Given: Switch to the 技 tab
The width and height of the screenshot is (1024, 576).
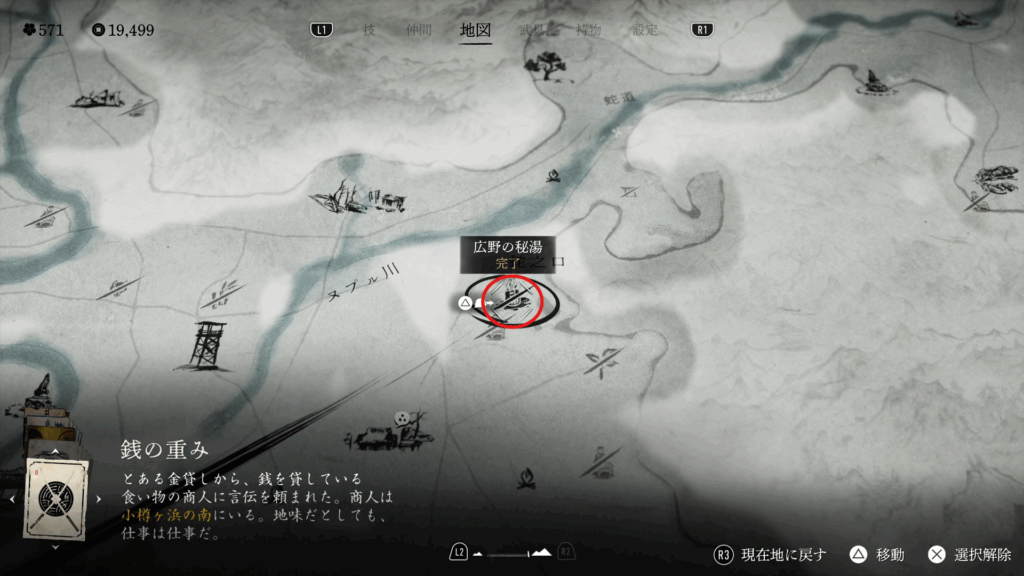Looking at the screenshot, I should point(369,30).
